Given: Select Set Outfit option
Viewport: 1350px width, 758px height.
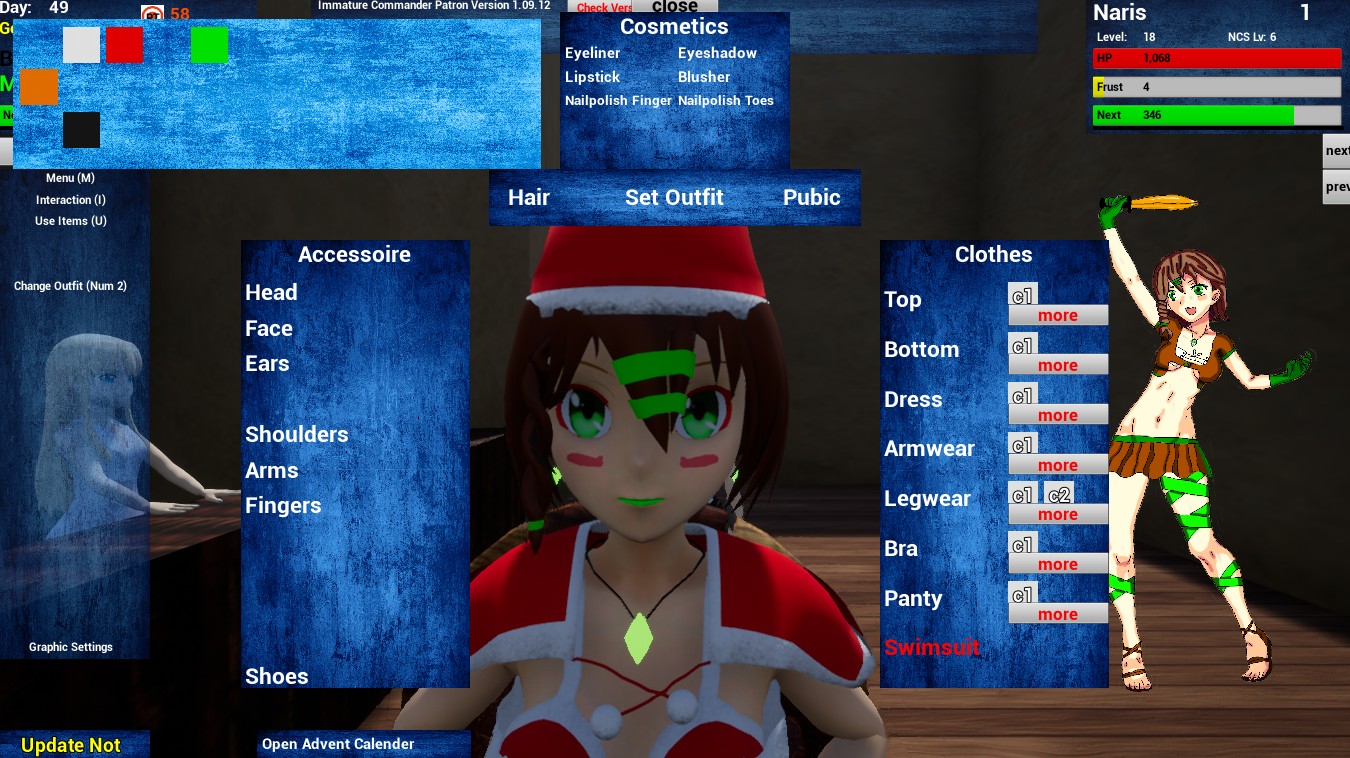Looking at the screenshot, I should [674, 197].
